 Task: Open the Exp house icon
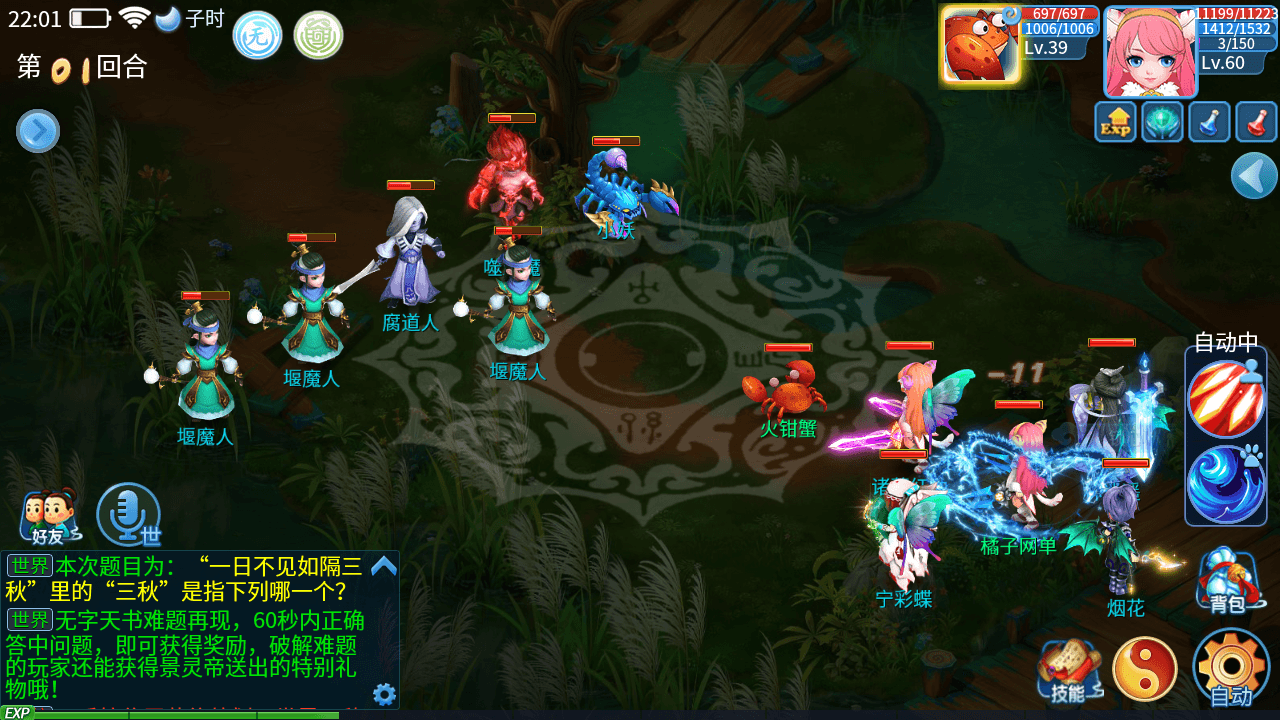click(x=1115, y=121)
